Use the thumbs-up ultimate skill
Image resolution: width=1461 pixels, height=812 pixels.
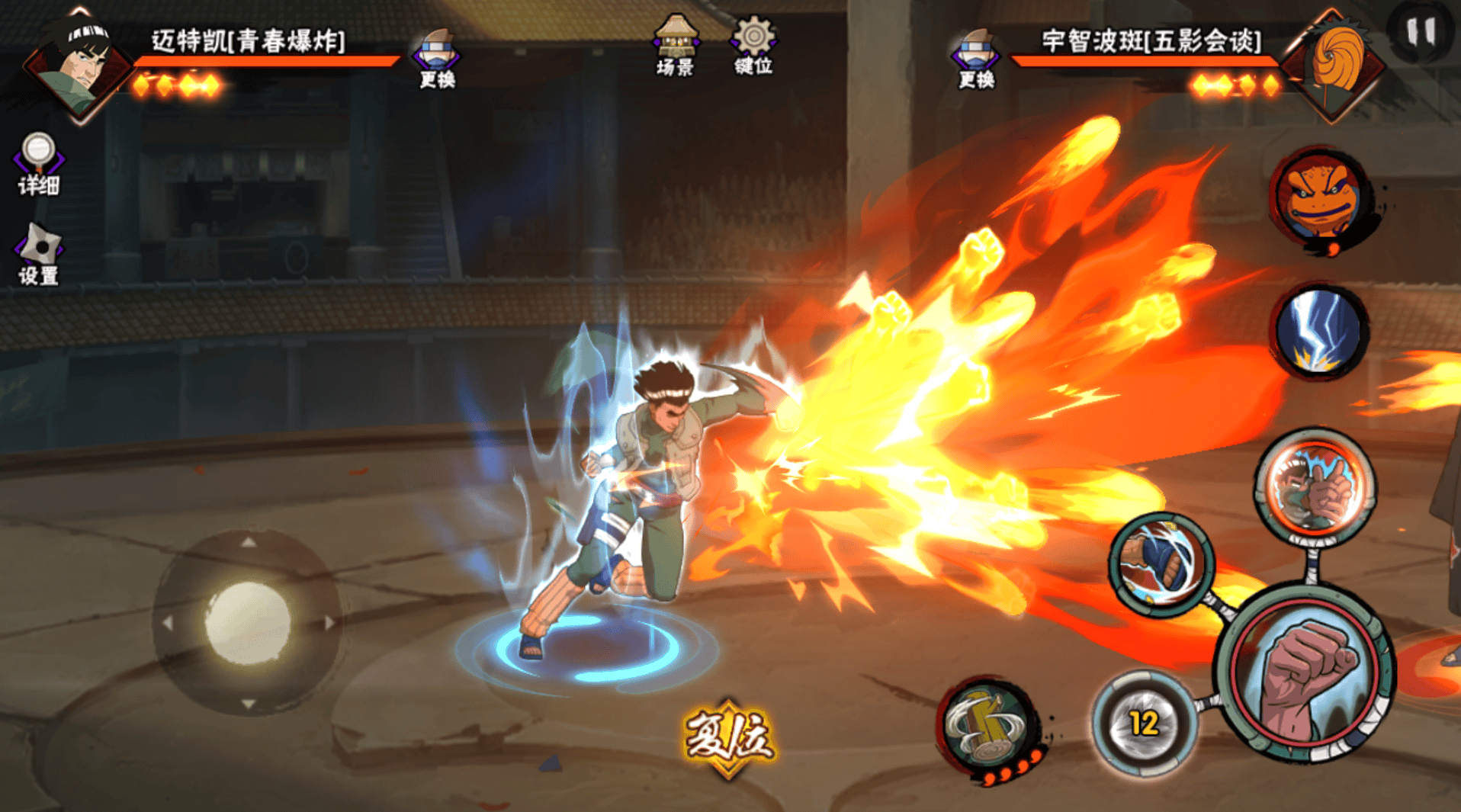1316,486
